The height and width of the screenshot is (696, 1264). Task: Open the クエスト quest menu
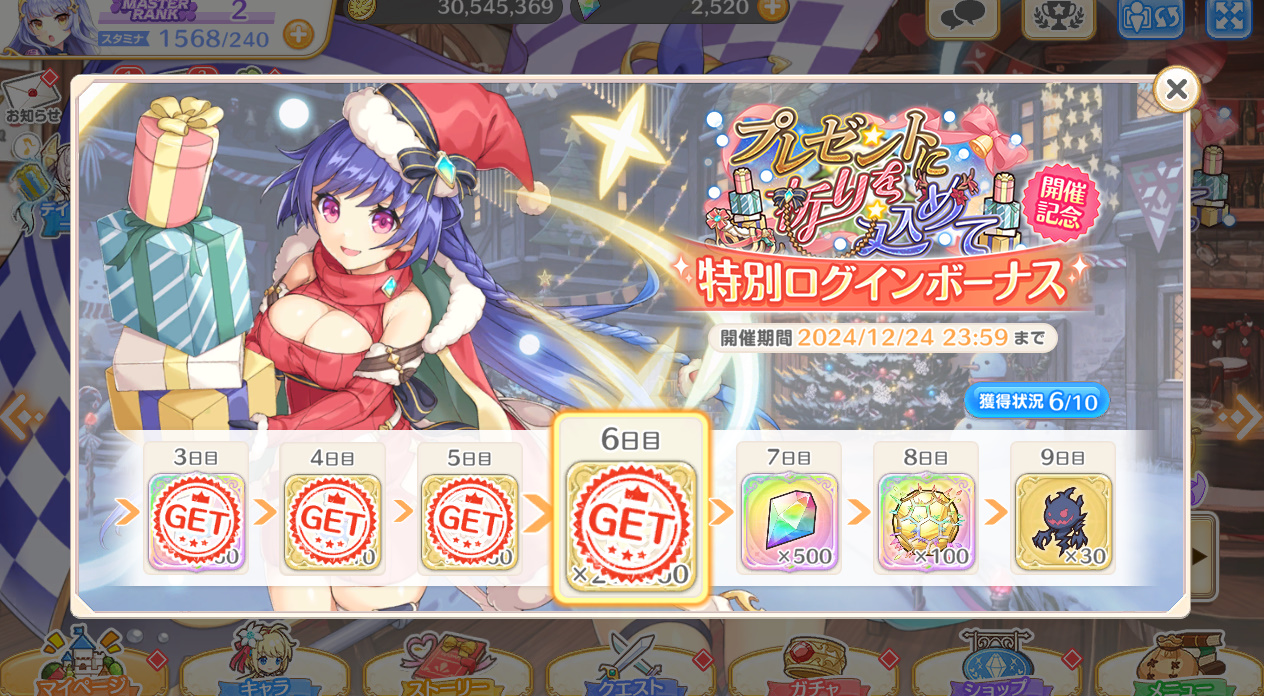pyautogui.click(x=632, y=665)
